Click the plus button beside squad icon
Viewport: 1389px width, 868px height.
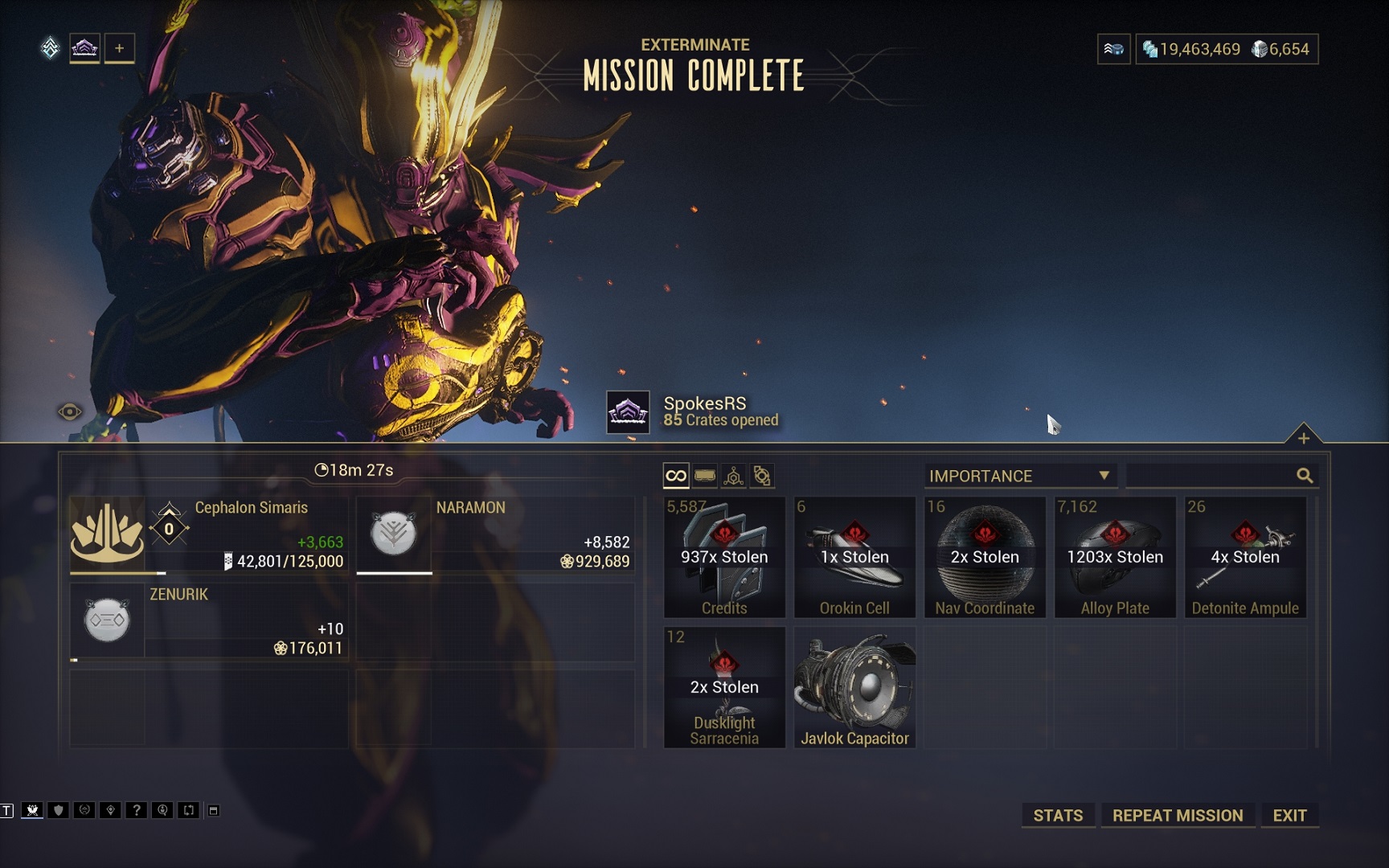point(119,48)
